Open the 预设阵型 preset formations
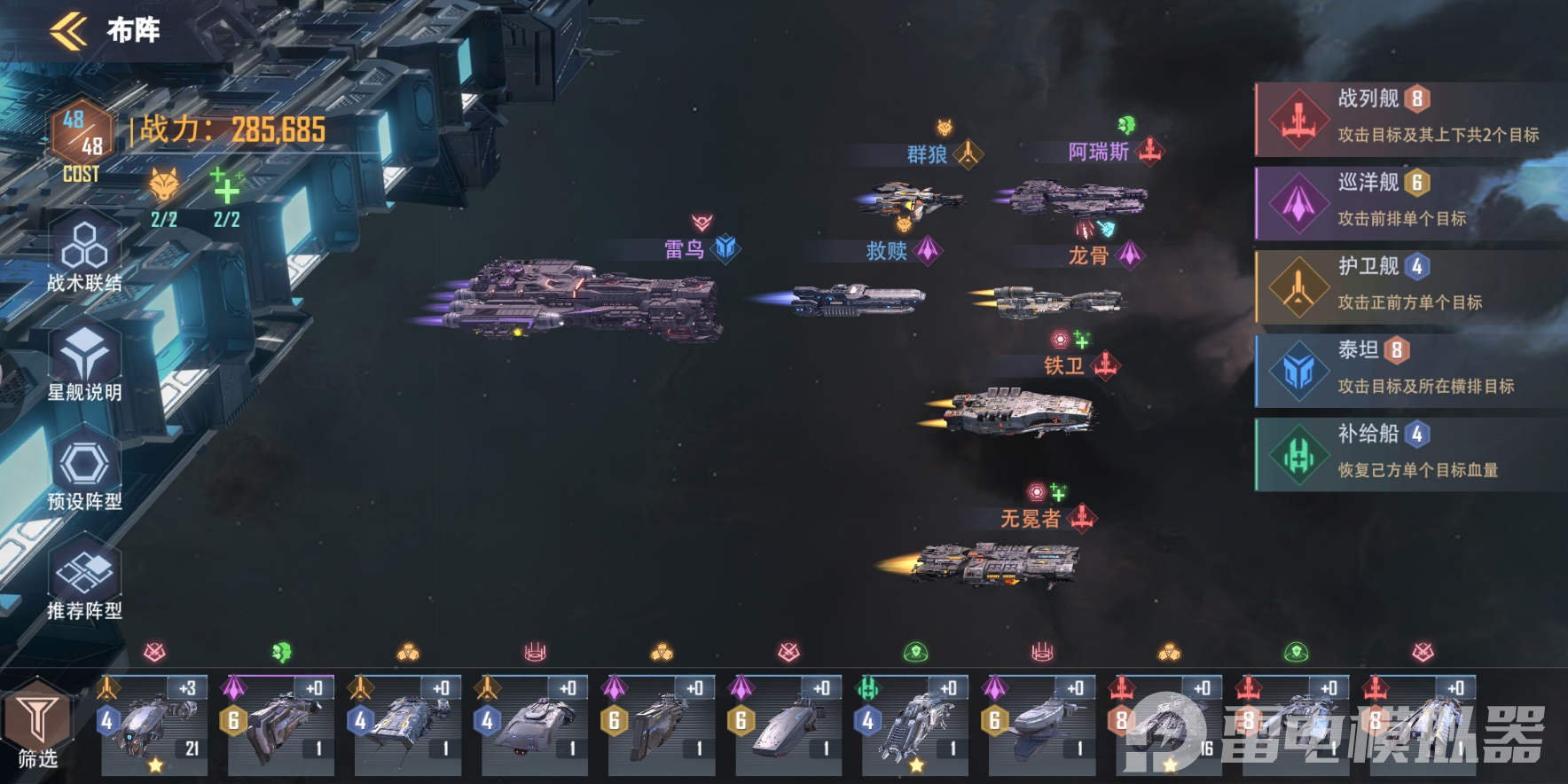This screenshot has height=784, width=1568. tap(84, 473)
